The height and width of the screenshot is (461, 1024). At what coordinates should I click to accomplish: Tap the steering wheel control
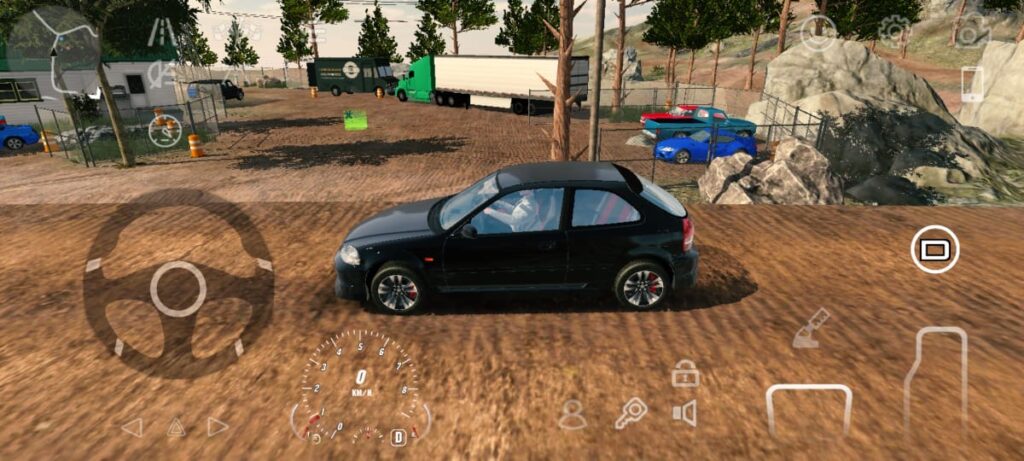178,289
